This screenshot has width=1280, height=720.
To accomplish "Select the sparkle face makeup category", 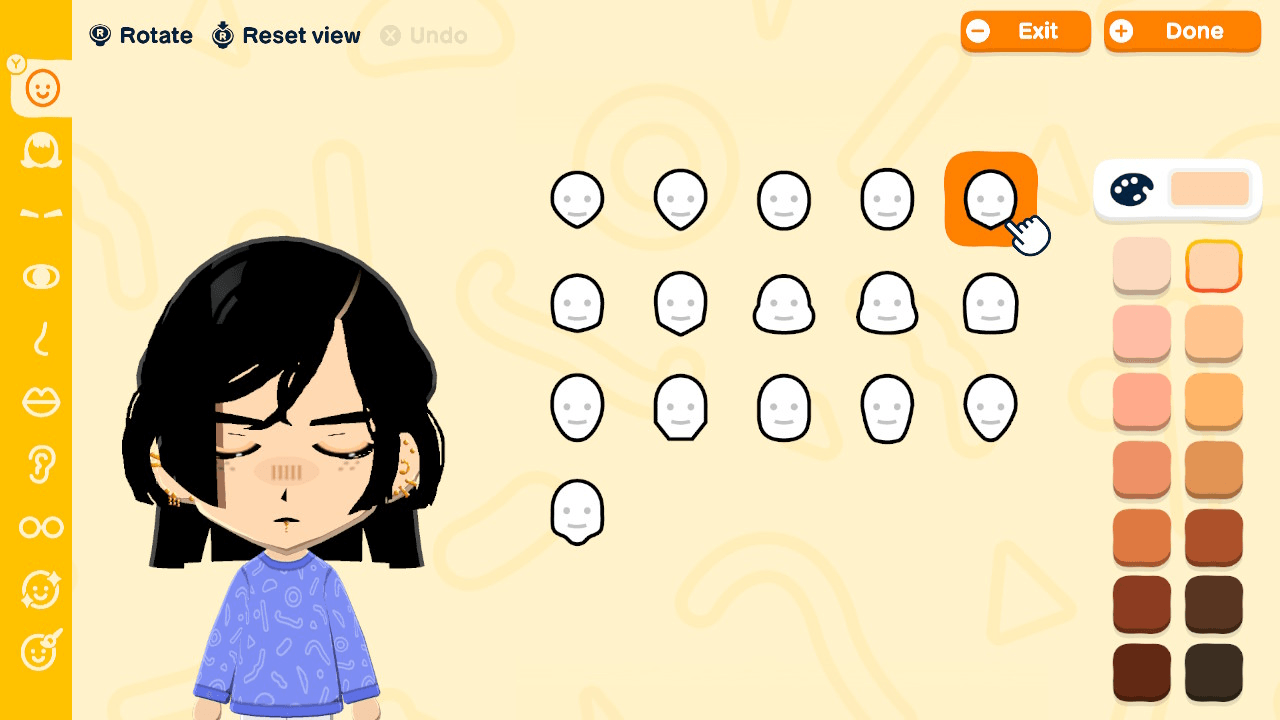I will [x=40, y=590].
